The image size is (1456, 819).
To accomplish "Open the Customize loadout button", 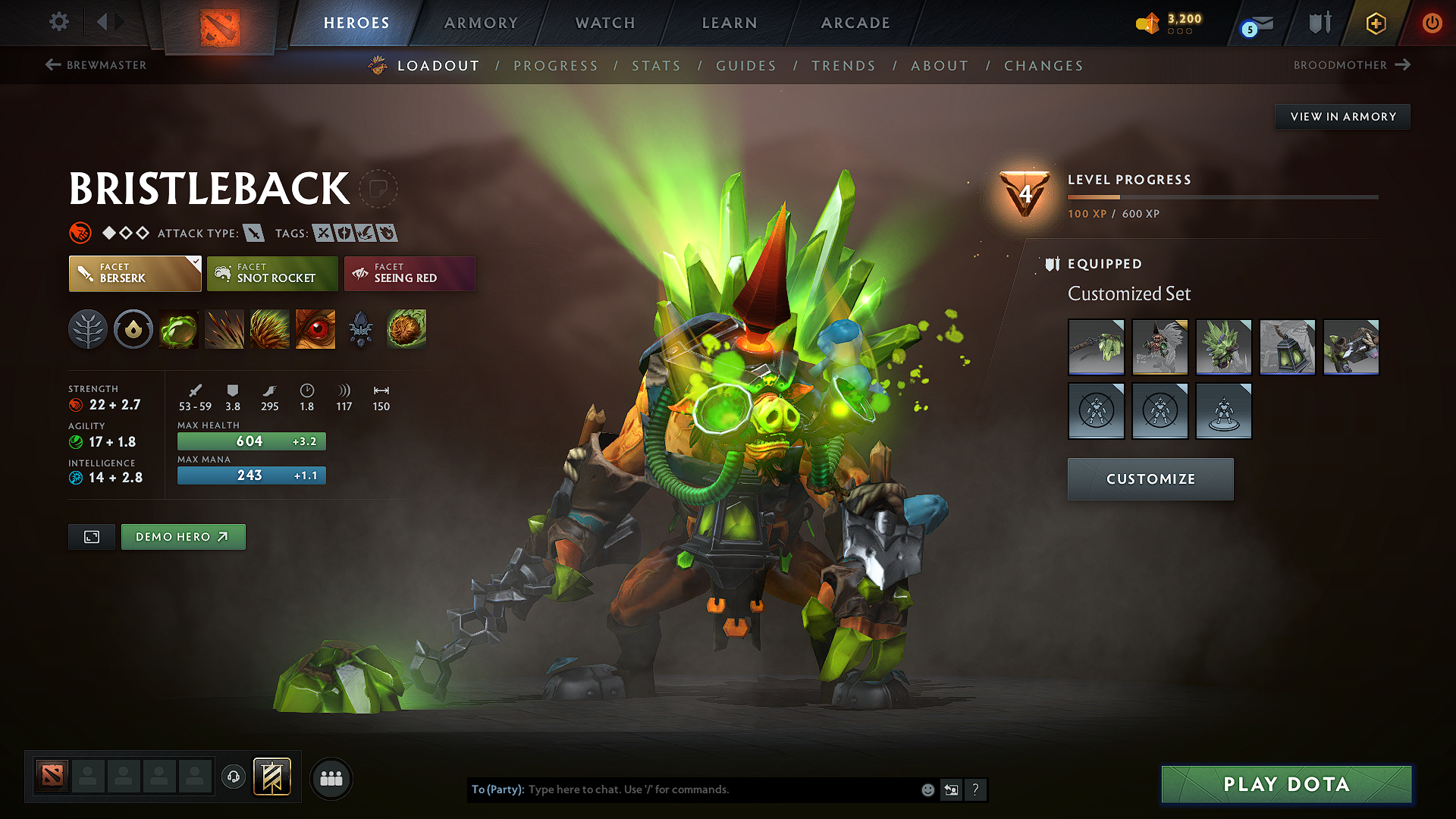I will 1150,479.
